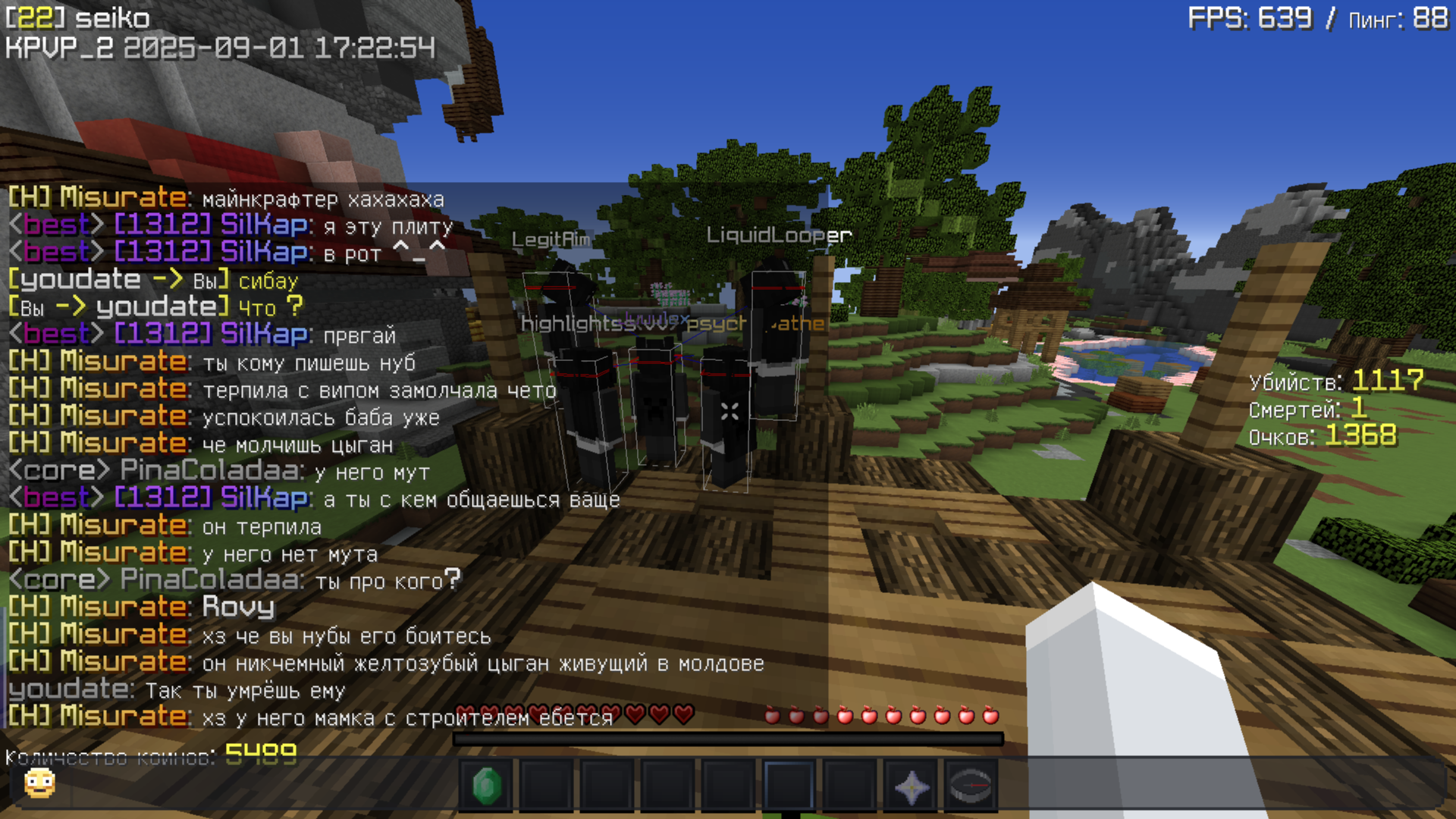Click an absorption heart icon above the hotbar
Screen dimensions: 1456x819
(658, 715)
